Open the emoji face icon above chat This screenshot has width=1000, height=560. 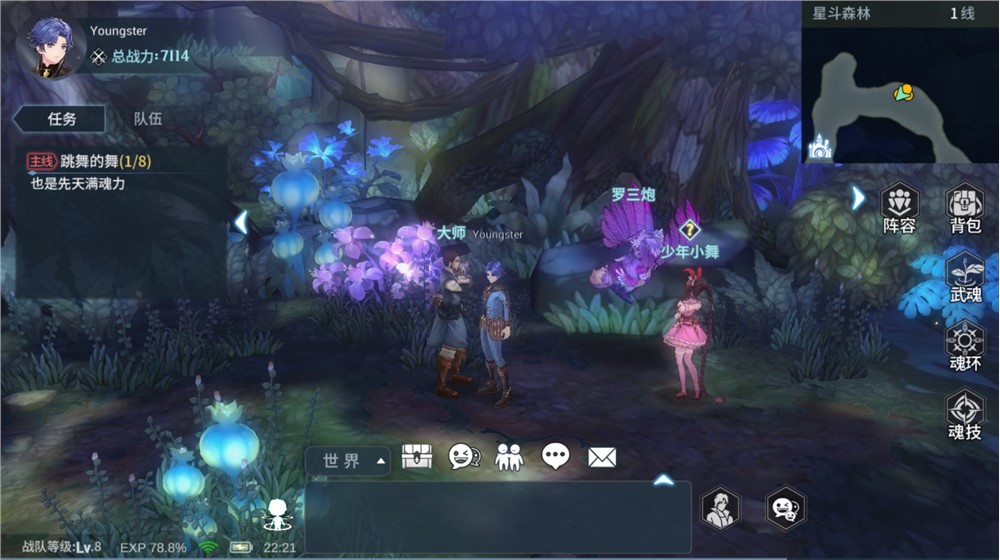[463, 457]
